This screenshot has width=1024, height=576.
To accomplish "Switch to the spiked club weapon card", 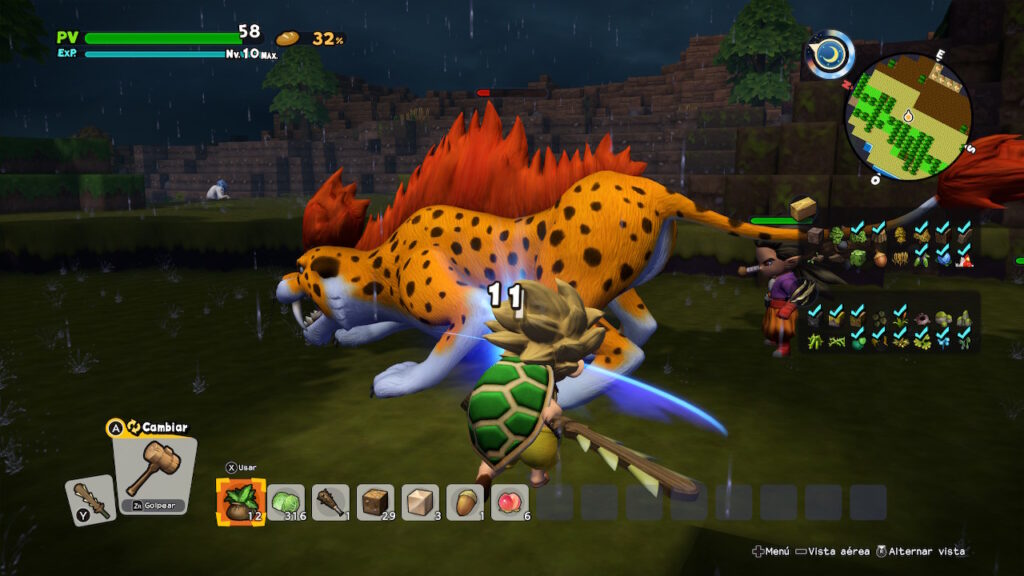I will tap(90, 498).
